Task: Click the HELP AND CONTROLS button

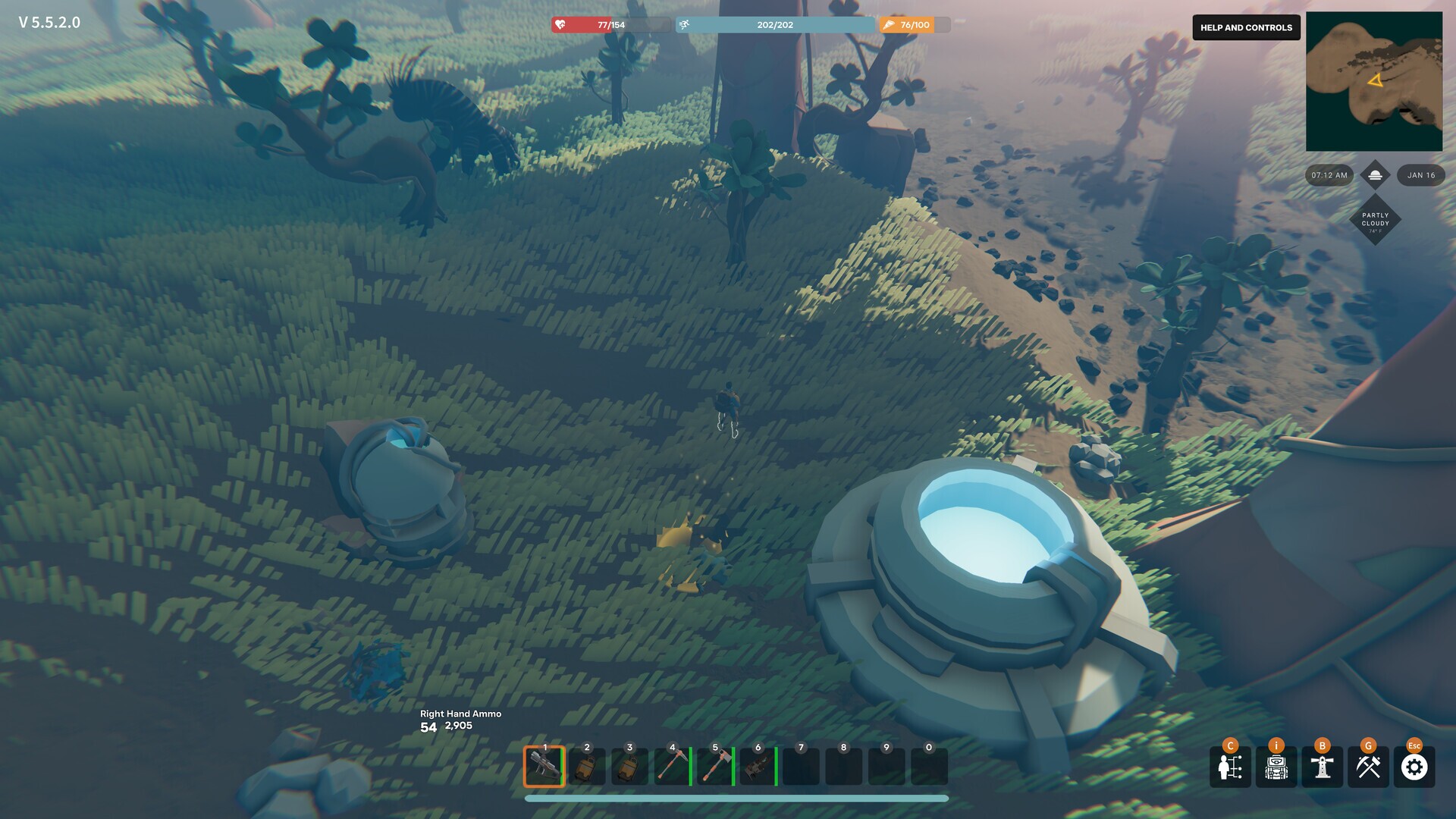Action: pos(1246,27)
